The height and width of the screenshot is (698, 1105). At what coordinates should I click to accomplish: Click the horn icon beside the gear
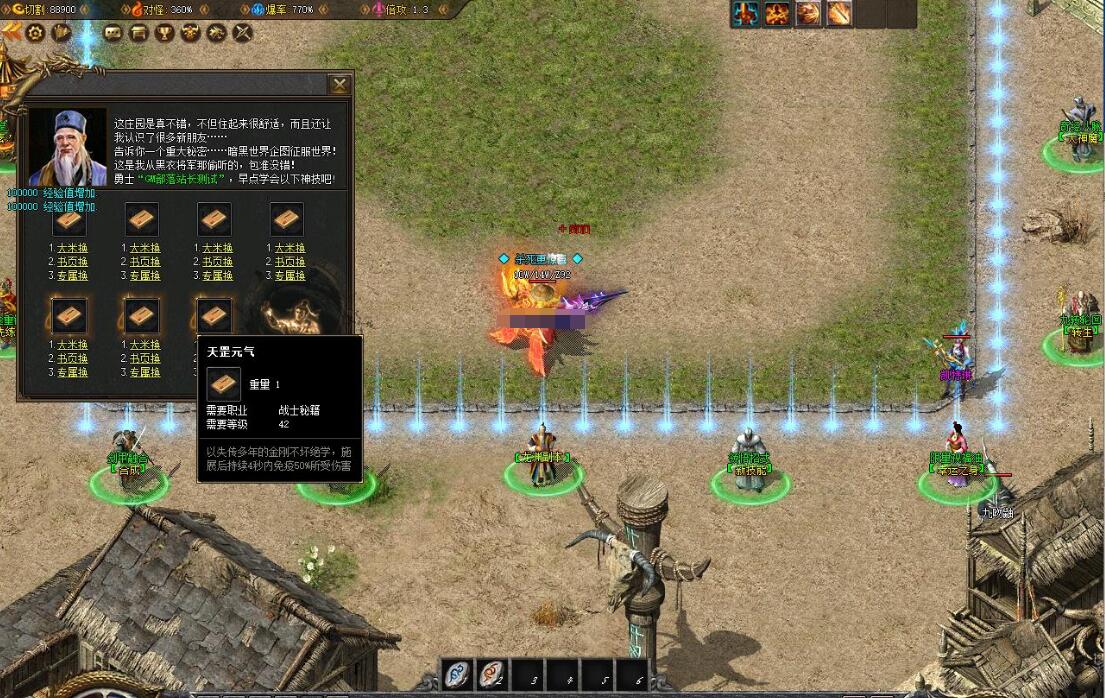coord(62,33)
